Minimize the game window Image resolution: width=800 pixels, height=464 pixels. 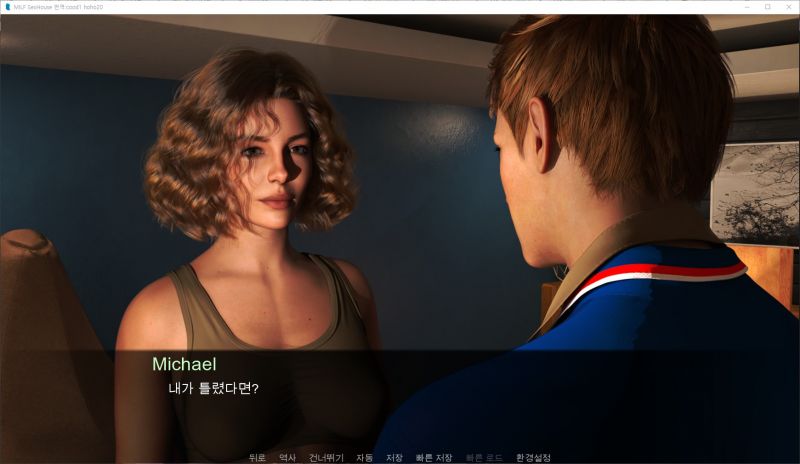(x=746, y=6)
